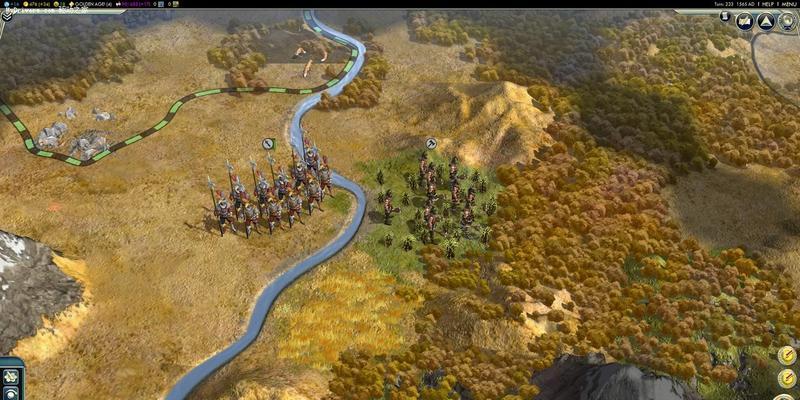Expand the top-left double chevron panel
The image size is (800, 400).
6,15
